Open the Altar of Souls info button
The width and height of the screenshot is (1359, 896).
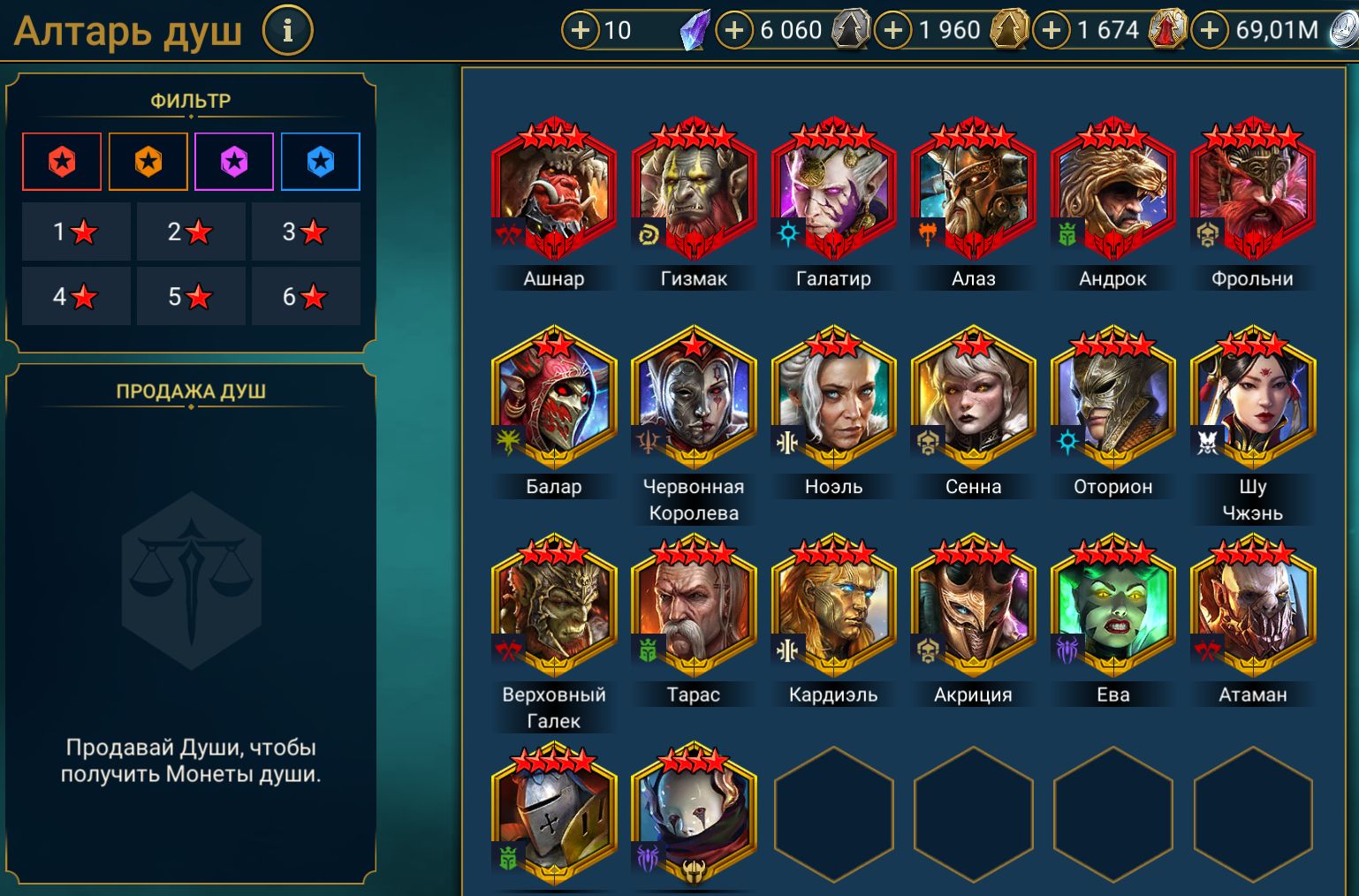point(287,31)
